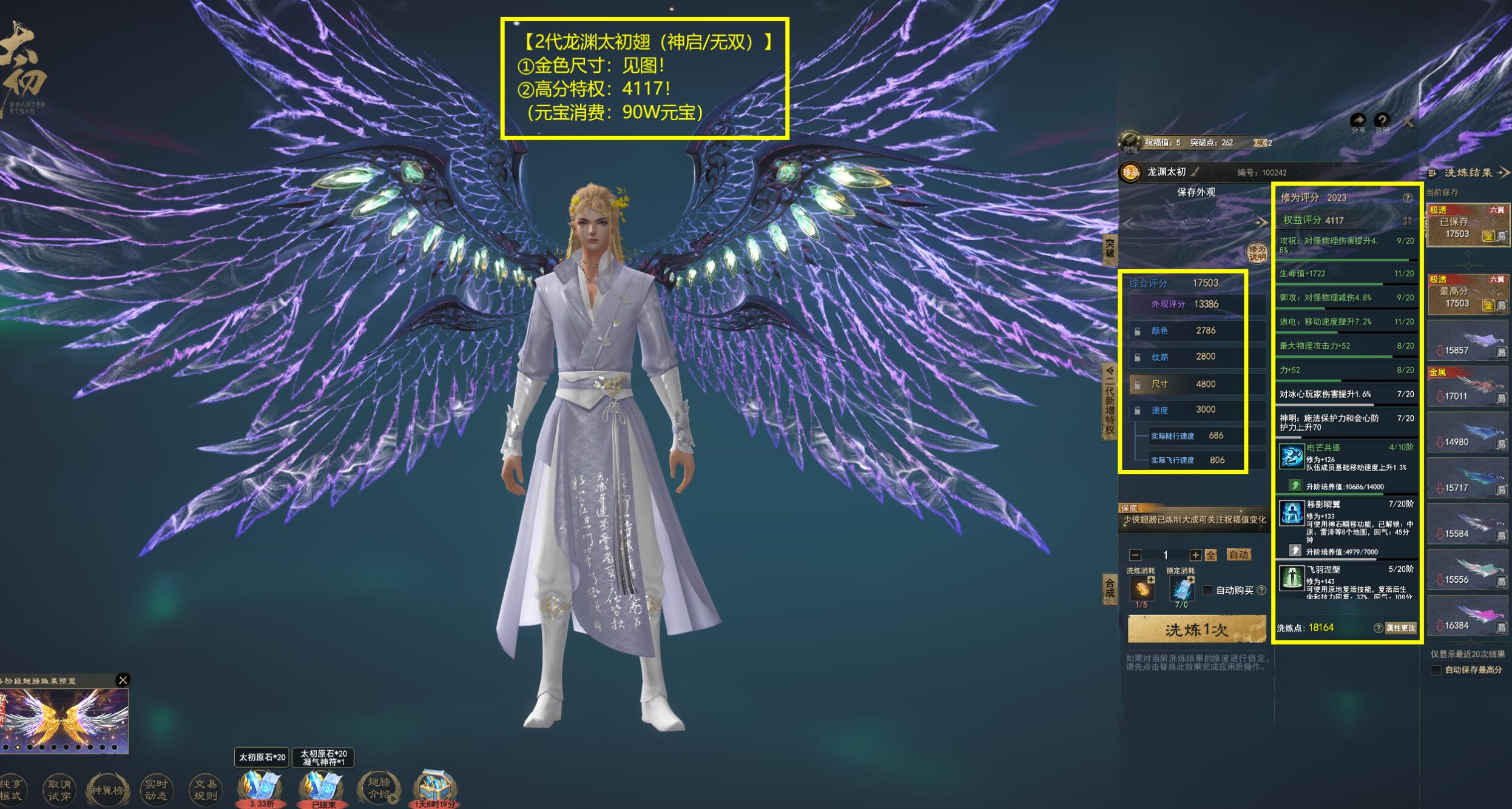Screen dimensions: 1512x809
Task: Open the 说明 help button
Action: tap(1382, 123)
